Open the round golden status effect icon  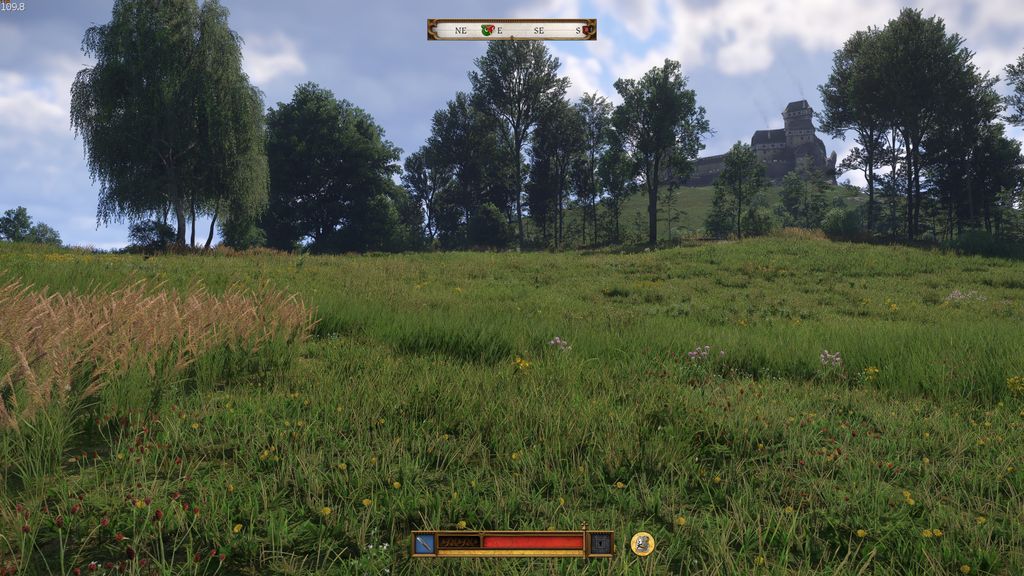click(642, 543)
